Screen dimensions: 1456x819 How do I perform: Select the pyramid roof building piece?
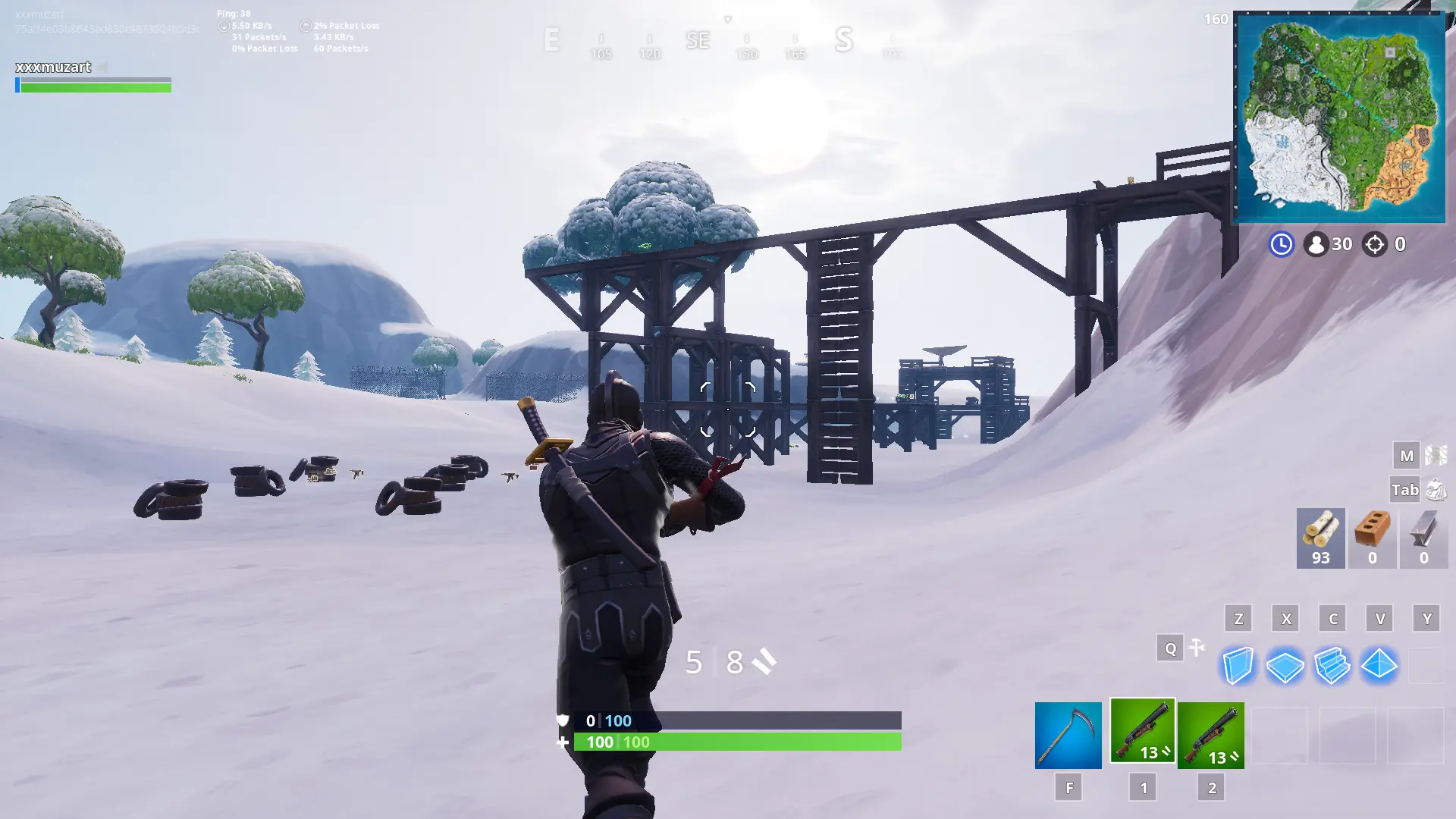[1379, 666]
